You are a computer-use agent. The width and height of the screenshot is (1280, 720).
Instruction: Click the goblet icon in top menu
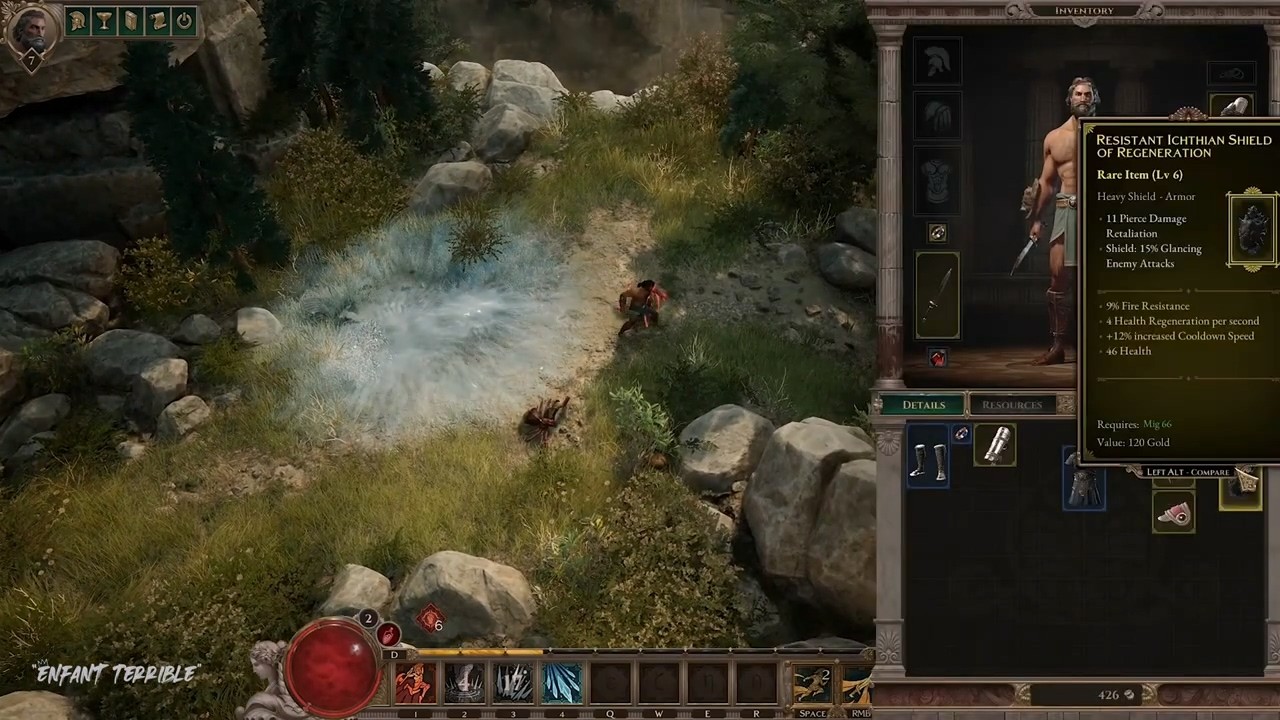click(x=104, y=21)
